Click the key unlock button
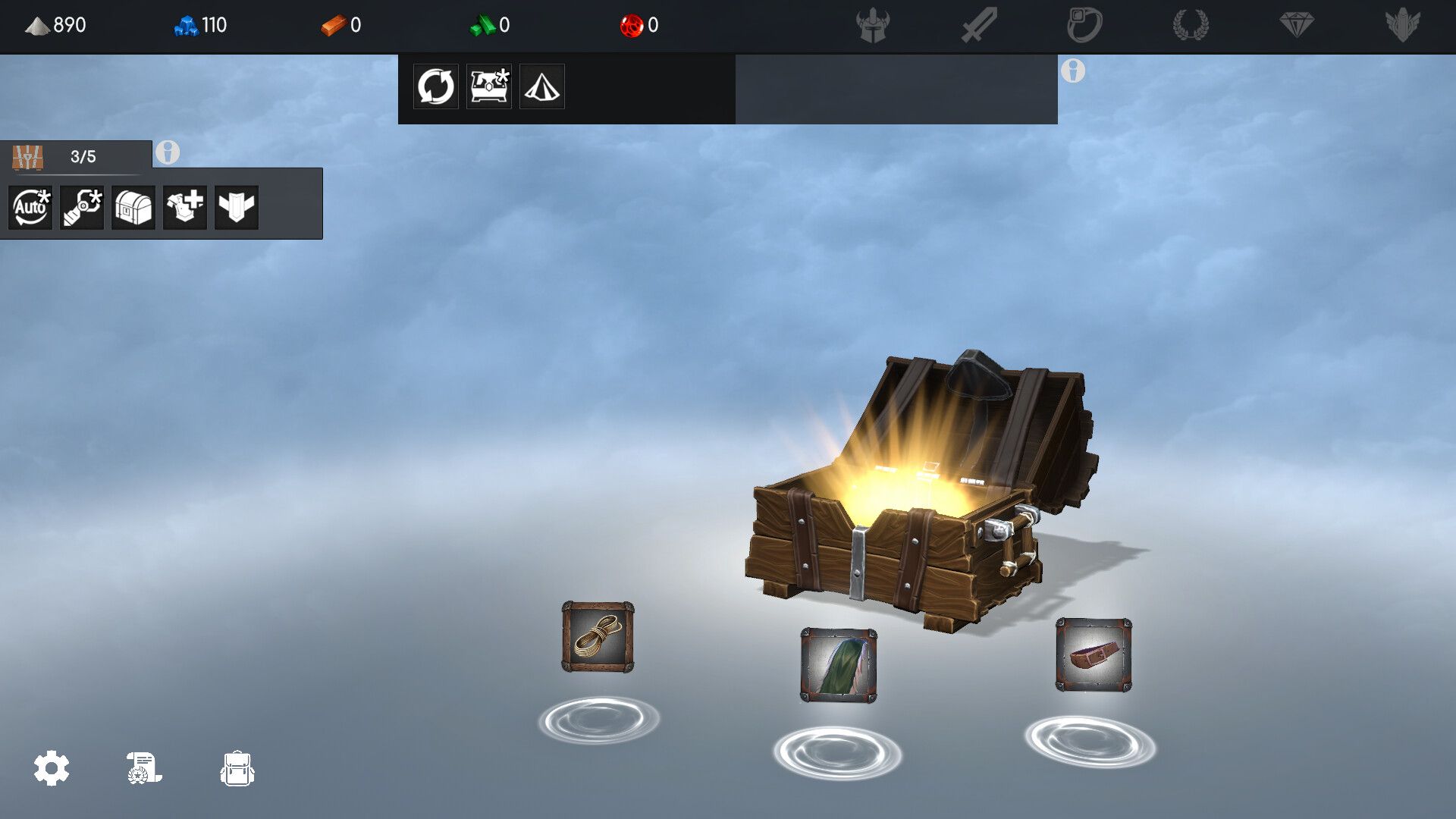Viewport: 1456px width, 819px height. pyautogui.click(x=82, y=207)
